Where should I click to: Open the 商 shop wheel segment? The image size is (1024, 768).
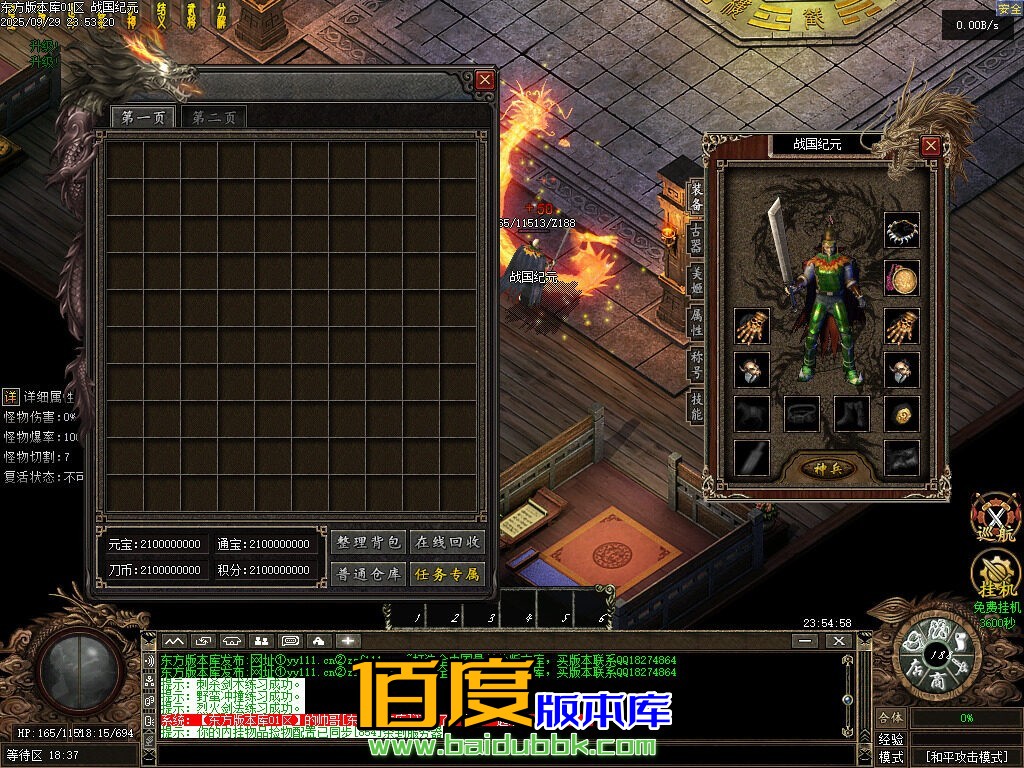(x=937, y=679)
